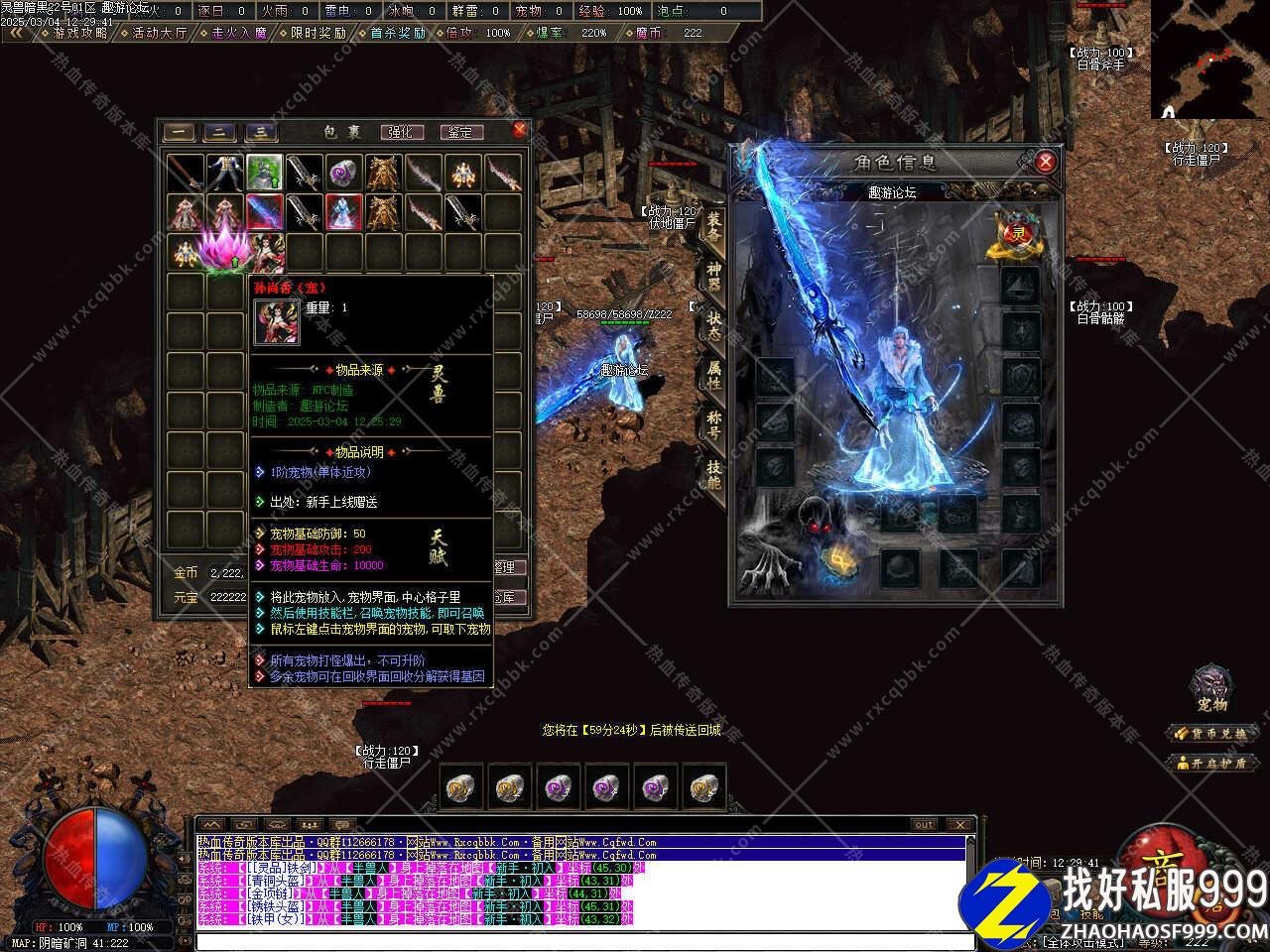Select the pink lotus item

click(221, 250)
